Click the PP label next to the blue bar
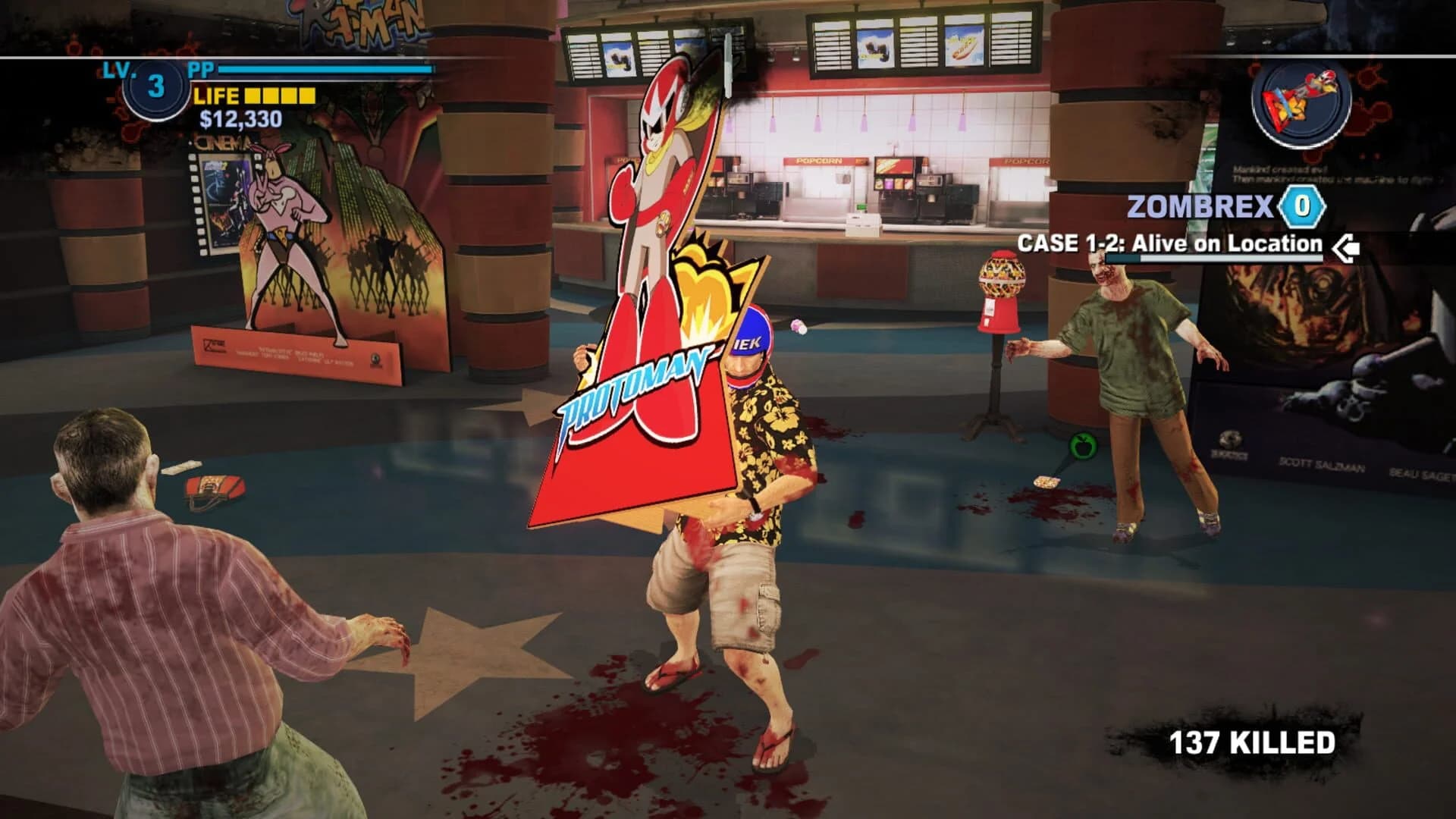This screenshot has width=1456, height=819. point(199,69)
